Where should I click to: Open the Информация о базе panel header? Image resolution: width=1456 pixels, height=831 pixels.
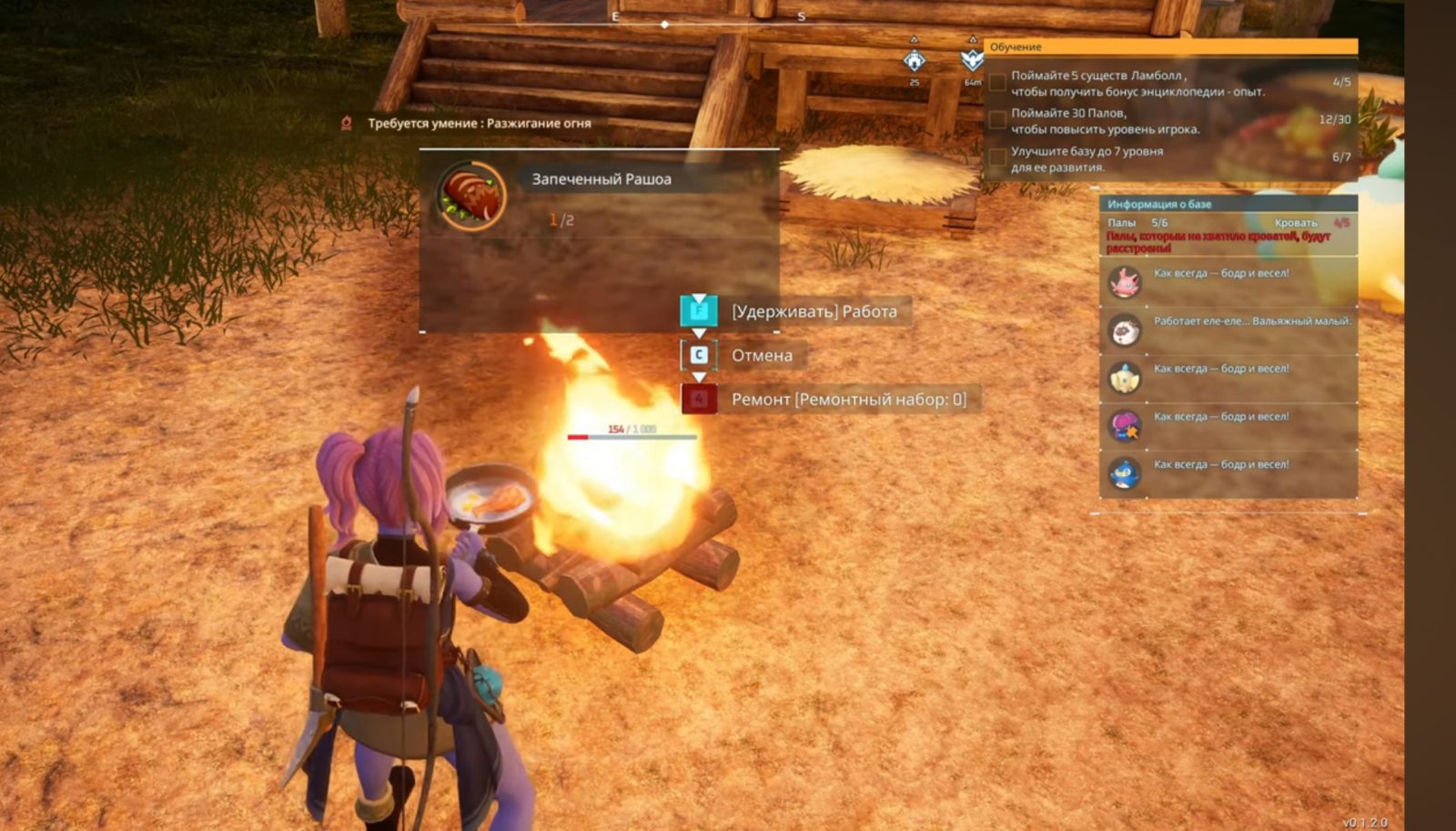pyautogui.click(x=1228, y=204)
